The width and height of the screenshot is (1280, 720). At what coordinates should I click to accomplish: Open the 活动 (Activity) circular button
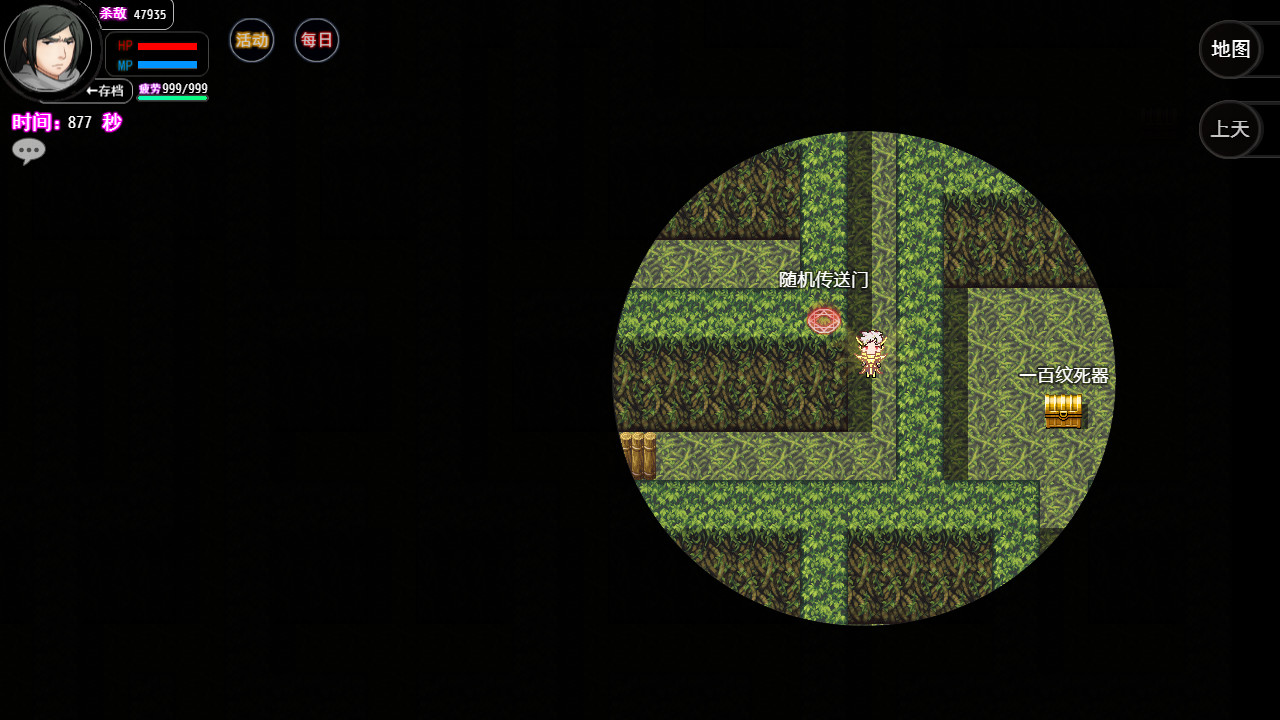251,40
